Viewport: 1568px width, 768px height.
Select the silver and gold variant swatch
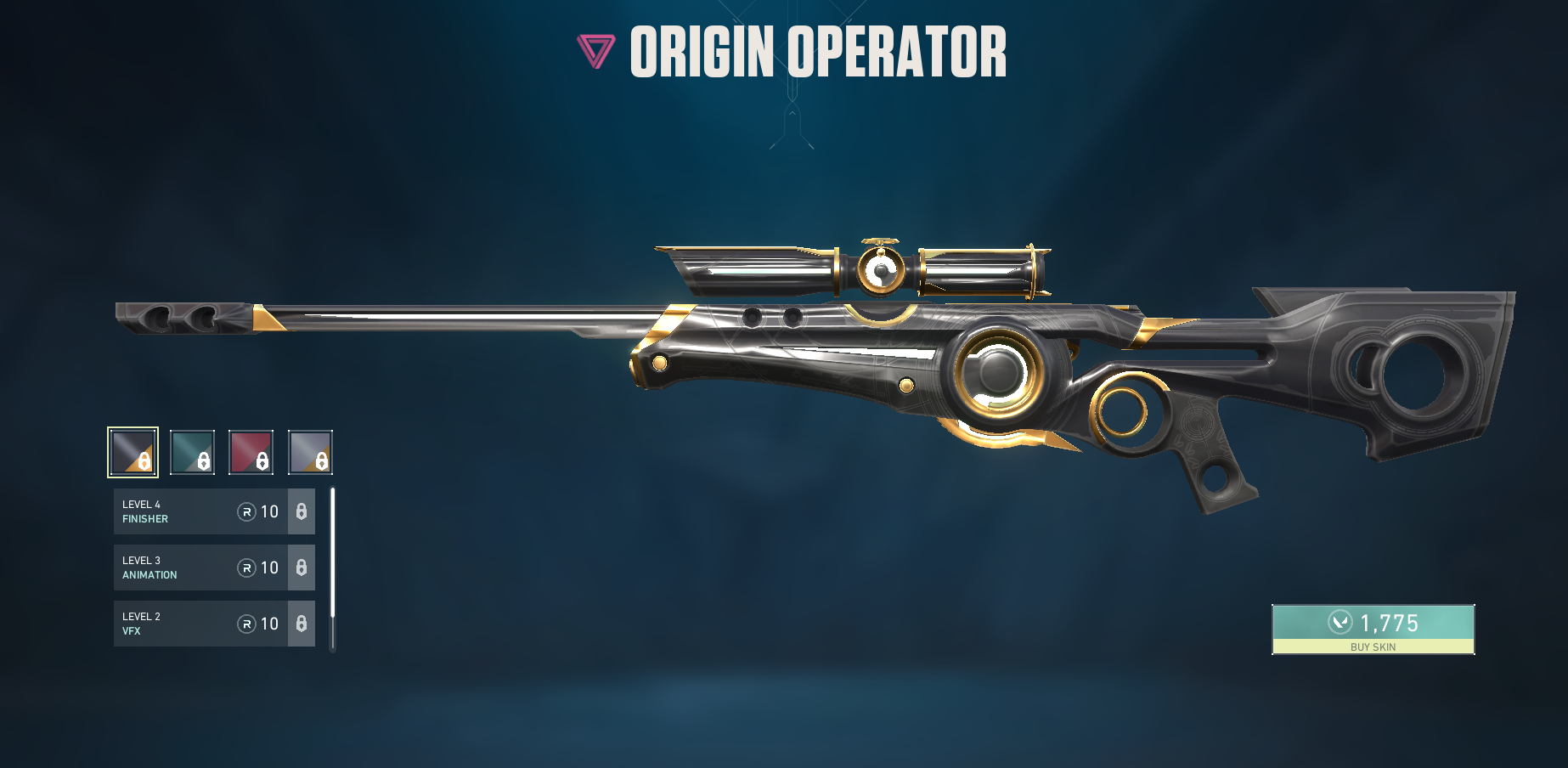coord(310,452)
